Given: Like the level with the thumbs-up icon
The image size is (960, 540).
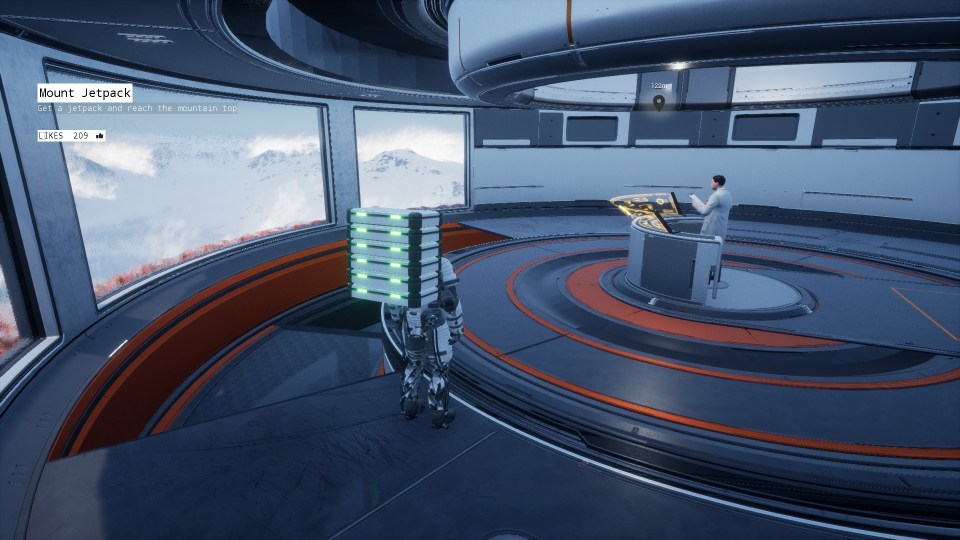Looking at the screenshot, I should [x=100, y=135].
